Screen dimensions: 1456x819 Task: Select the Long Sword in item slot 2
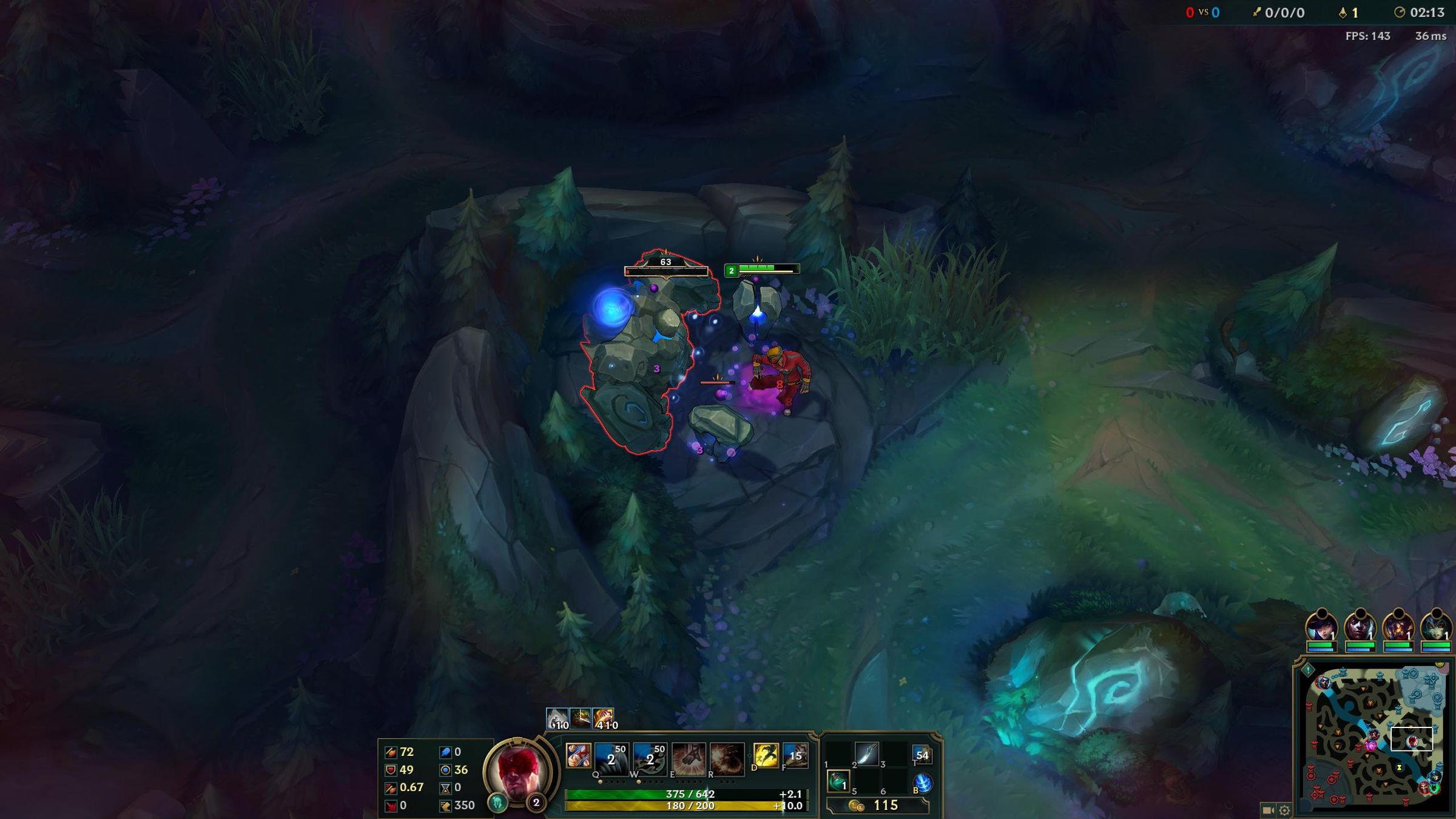tap(868, 754)
